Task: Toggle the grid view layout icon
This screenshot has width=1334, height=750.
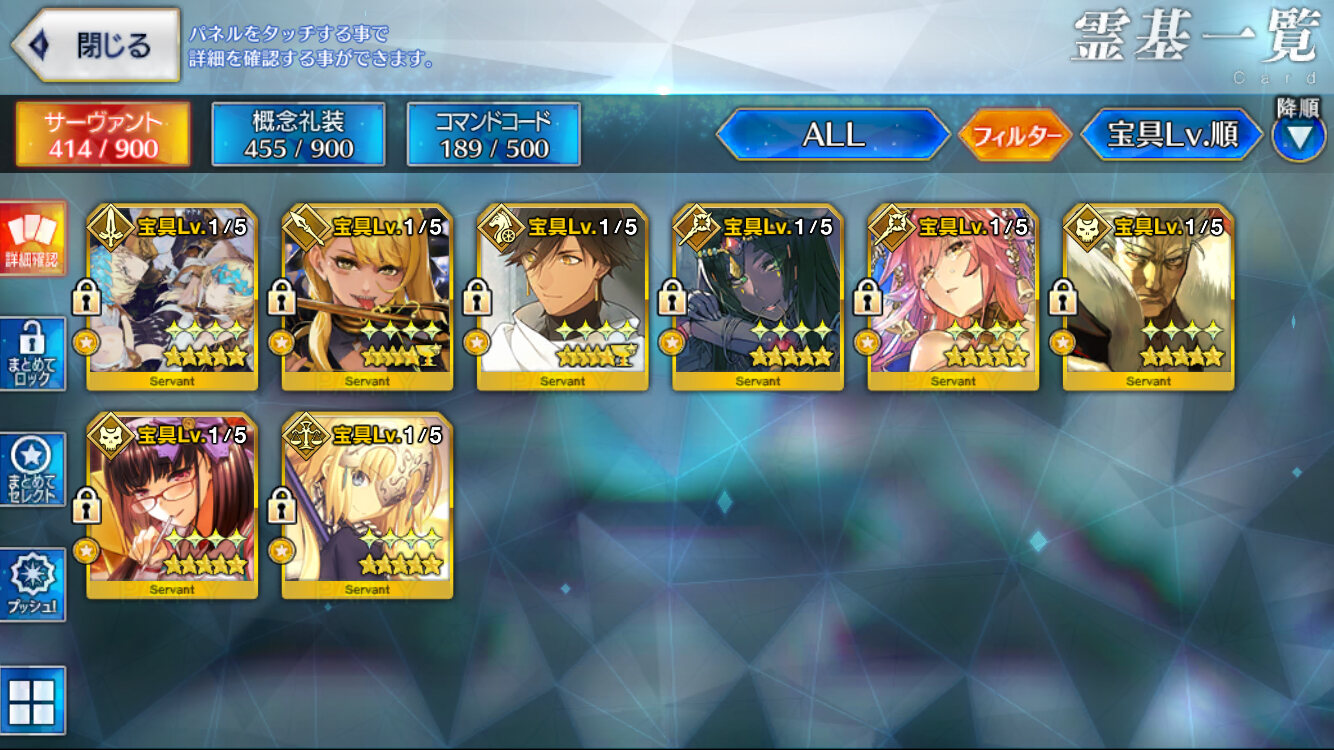Action: 32,699
